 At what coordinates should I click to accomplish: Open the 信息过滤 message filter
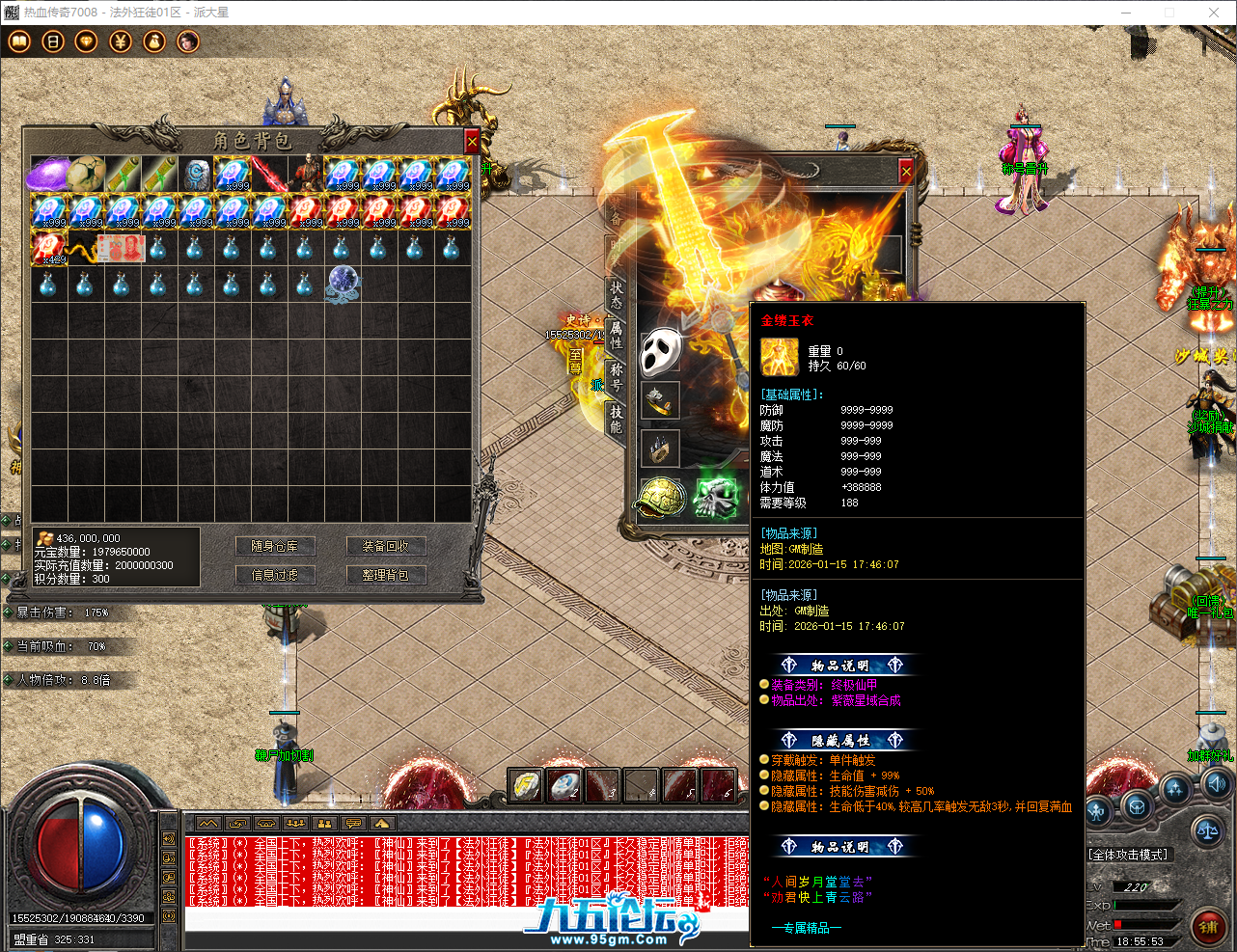[x=275, y=575]
